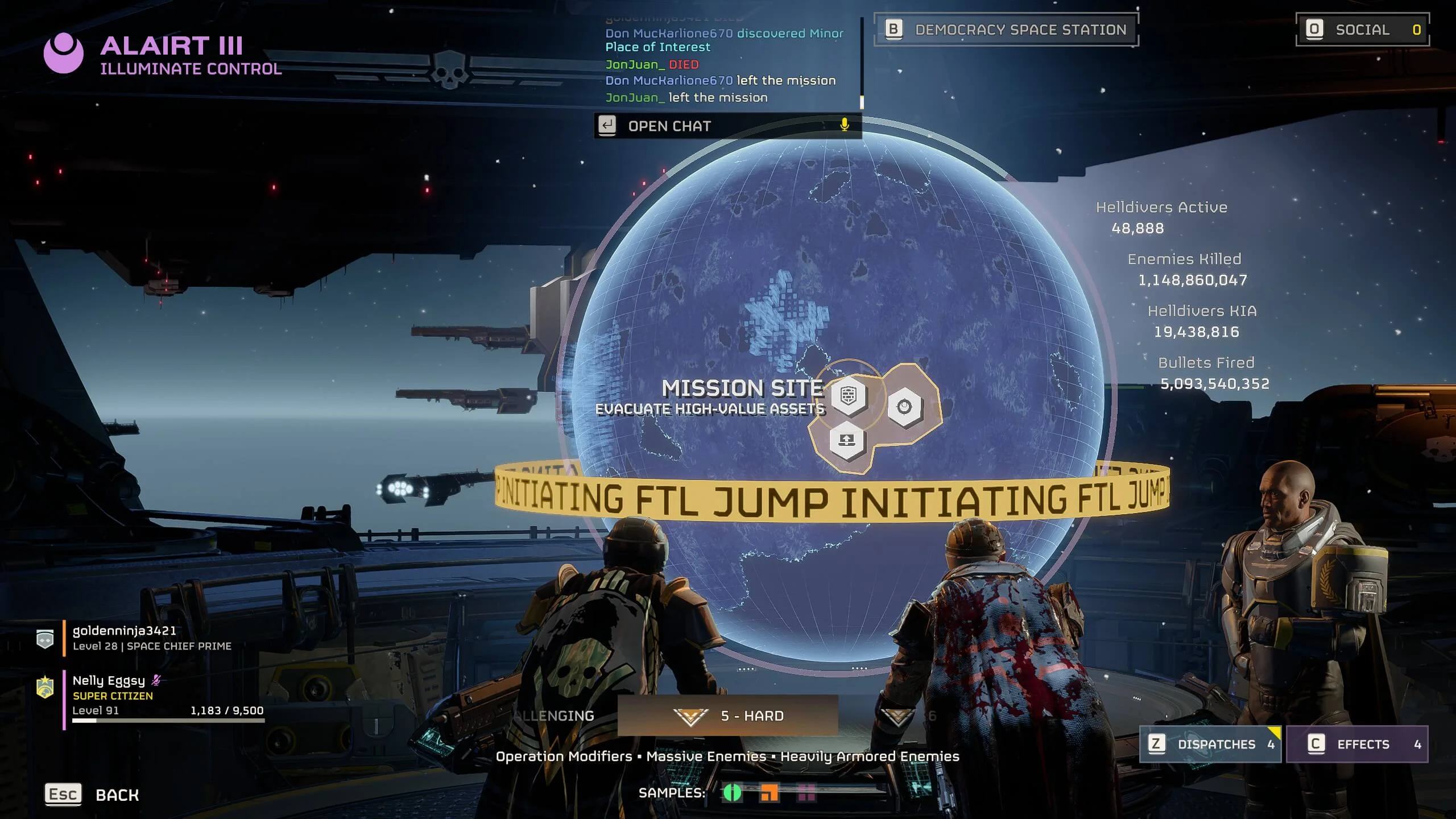
Task: Open the Dispatches panel
Action: [1210, 744]
